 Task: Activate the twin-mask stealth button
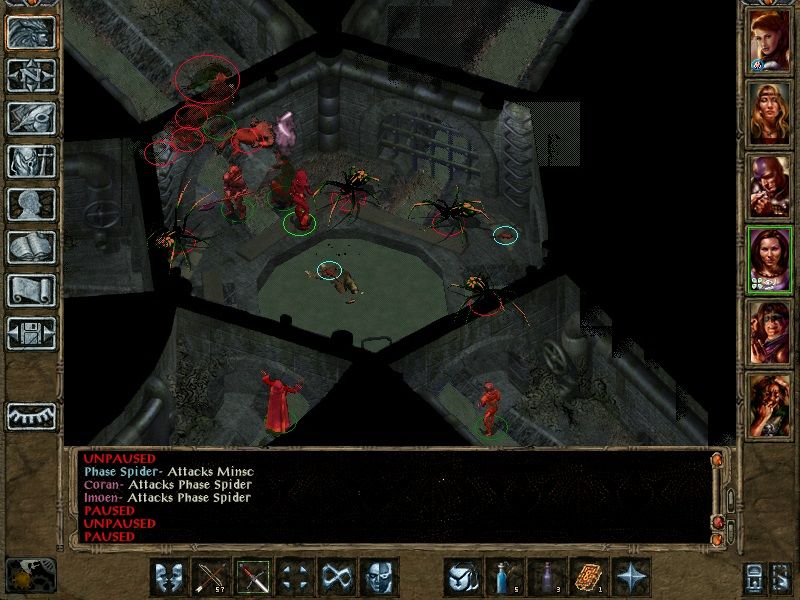pyautogui.click(x=170, y=577)
